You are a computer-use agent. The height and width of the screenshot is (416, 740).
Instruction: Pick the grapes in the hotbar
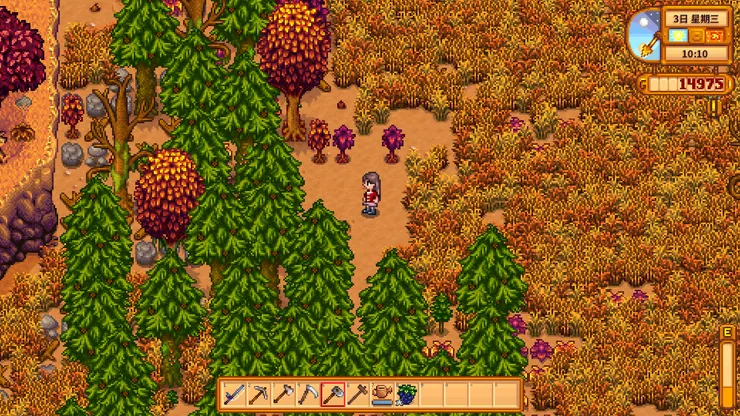[x=407, y=394]
